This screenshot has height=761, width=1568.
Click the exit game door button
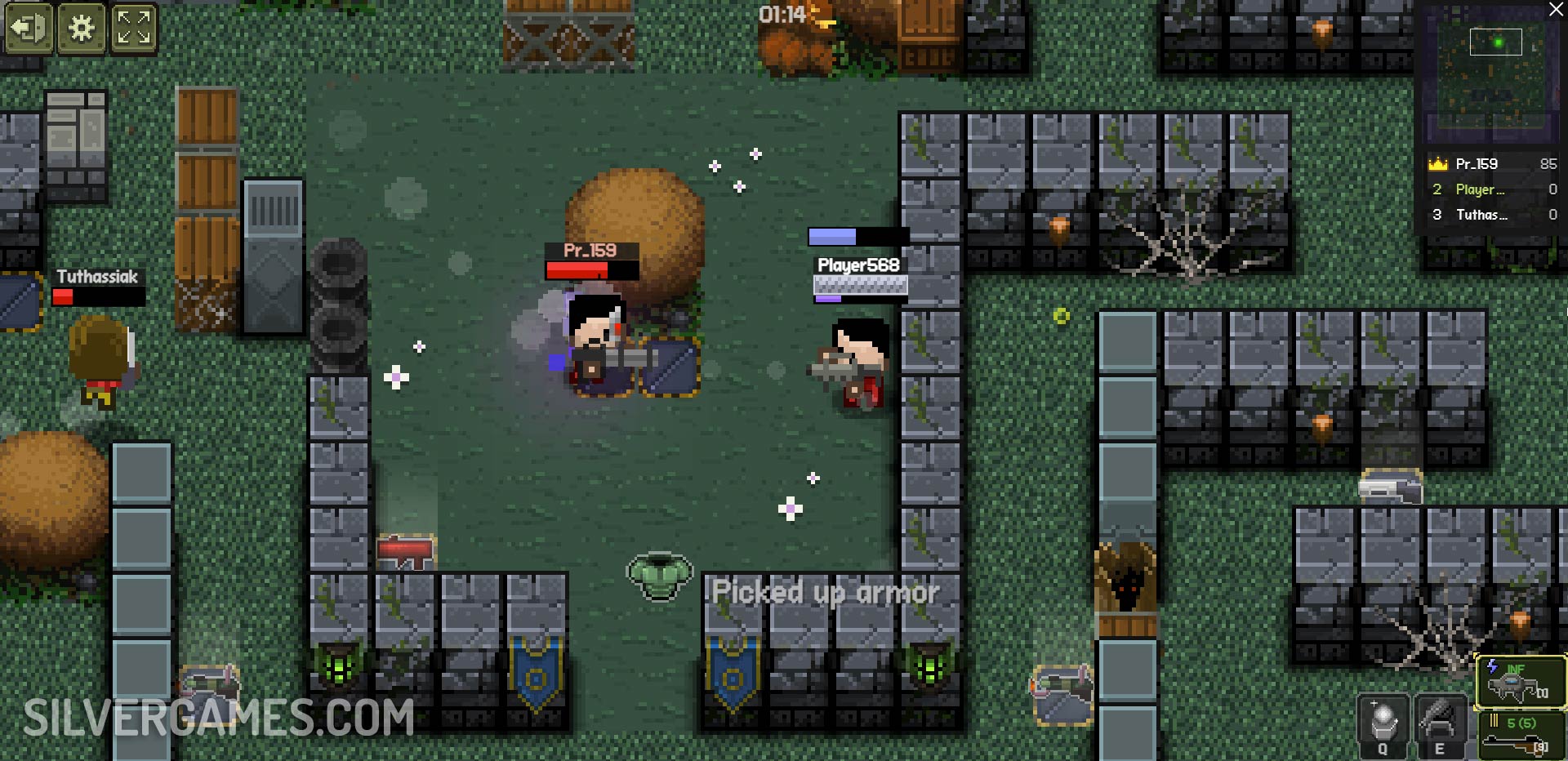29,29
